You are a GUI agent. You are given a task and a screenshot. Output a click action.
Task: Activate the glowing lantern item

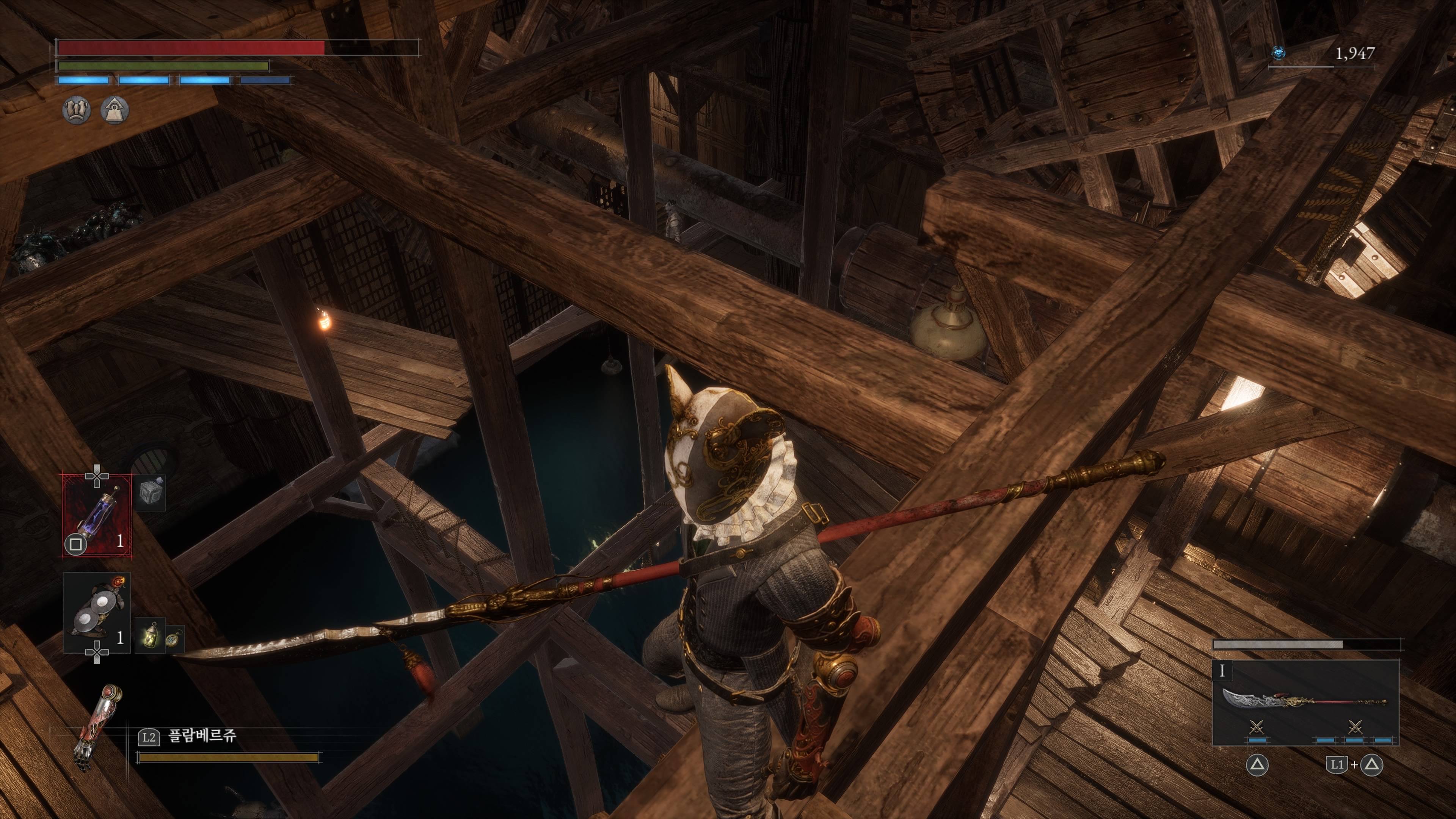[150, 635]
